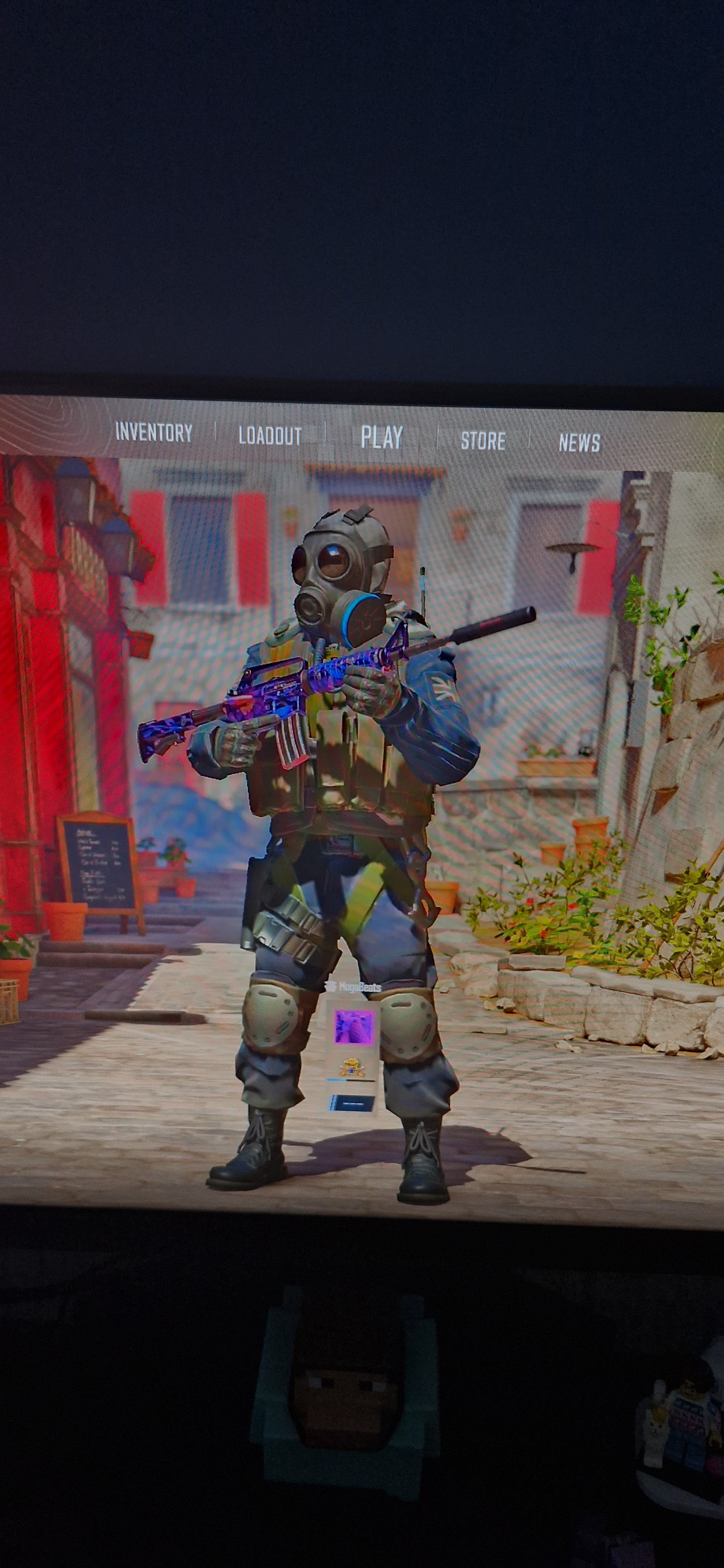Click the dark blue rating card

[x=352, y=1102]
